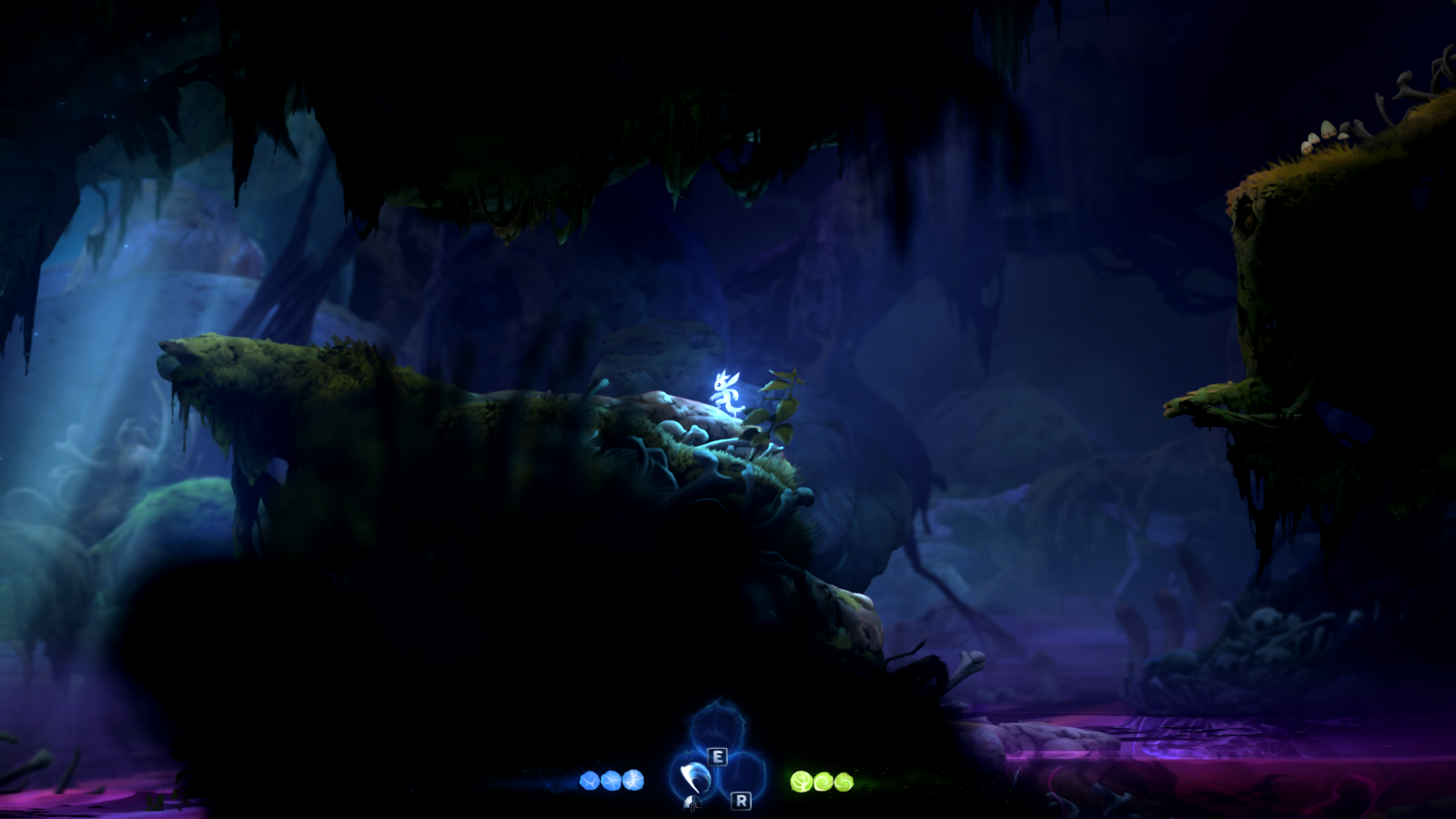Click the R key ability slot
Screen dimensions: 1456x819
[741, 802]
